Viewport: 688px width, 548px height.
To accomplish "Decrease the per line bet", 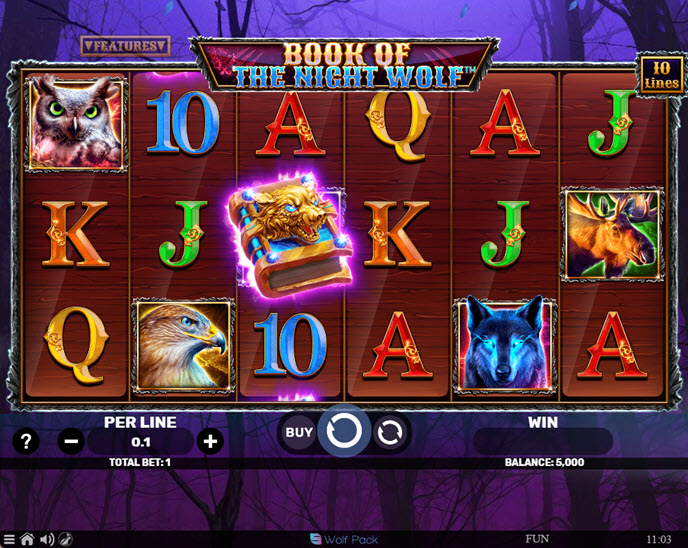I will click(71, 441).
